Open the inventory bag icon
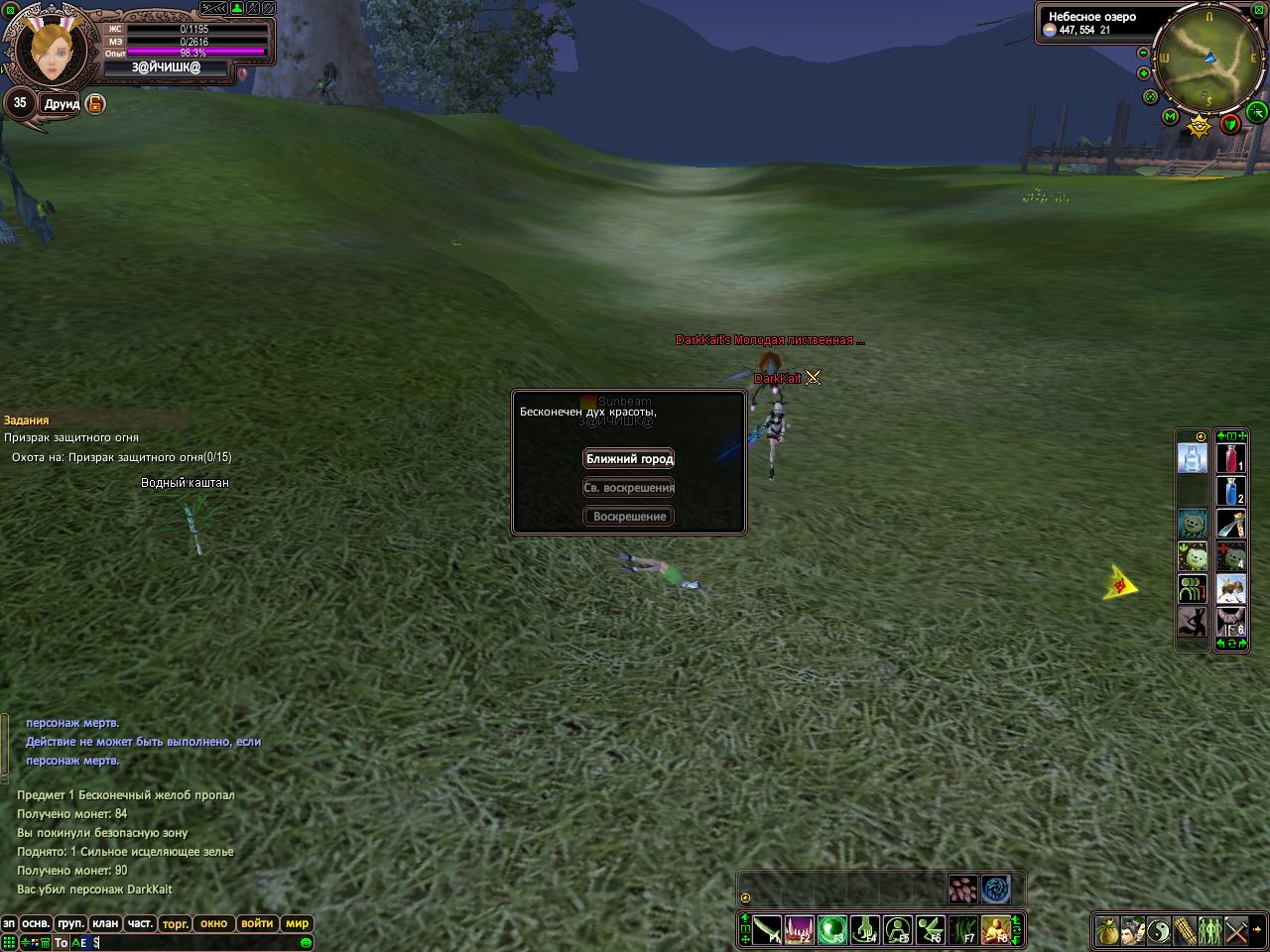1270x952 pixels. [x=1108, y=931]
